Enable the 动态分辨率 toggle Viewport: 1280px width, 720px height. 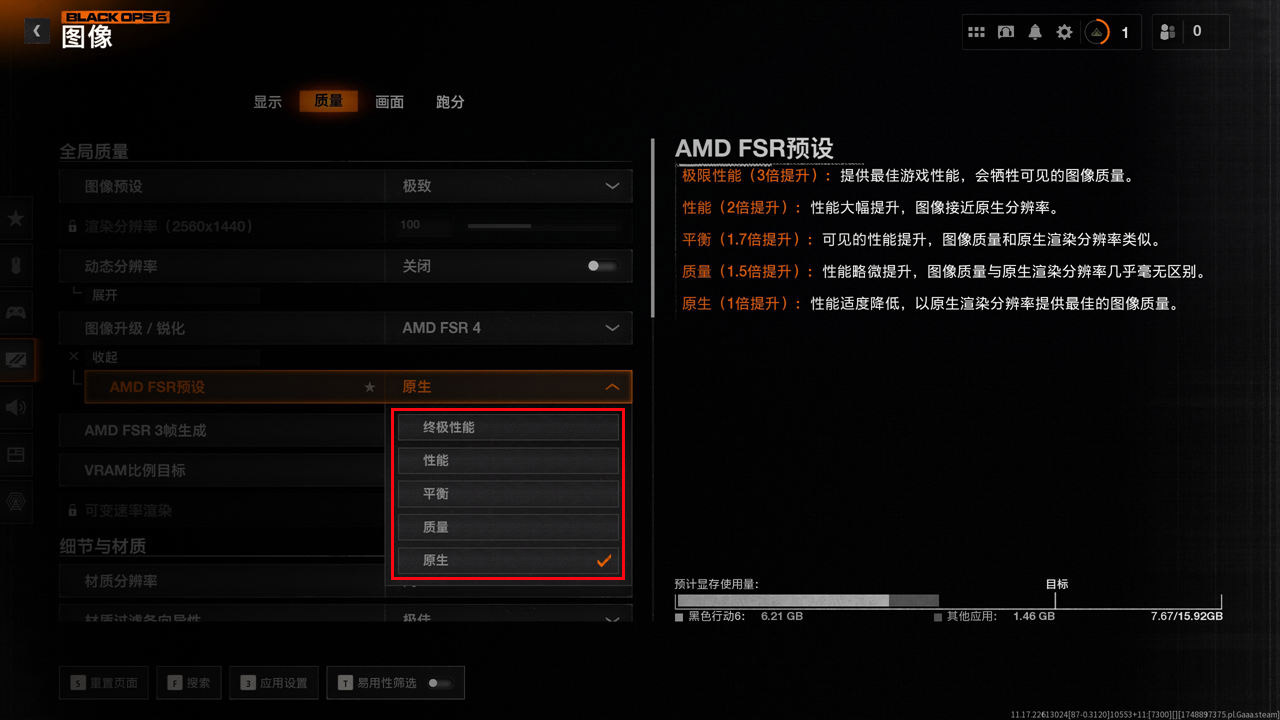pos(602,266)
